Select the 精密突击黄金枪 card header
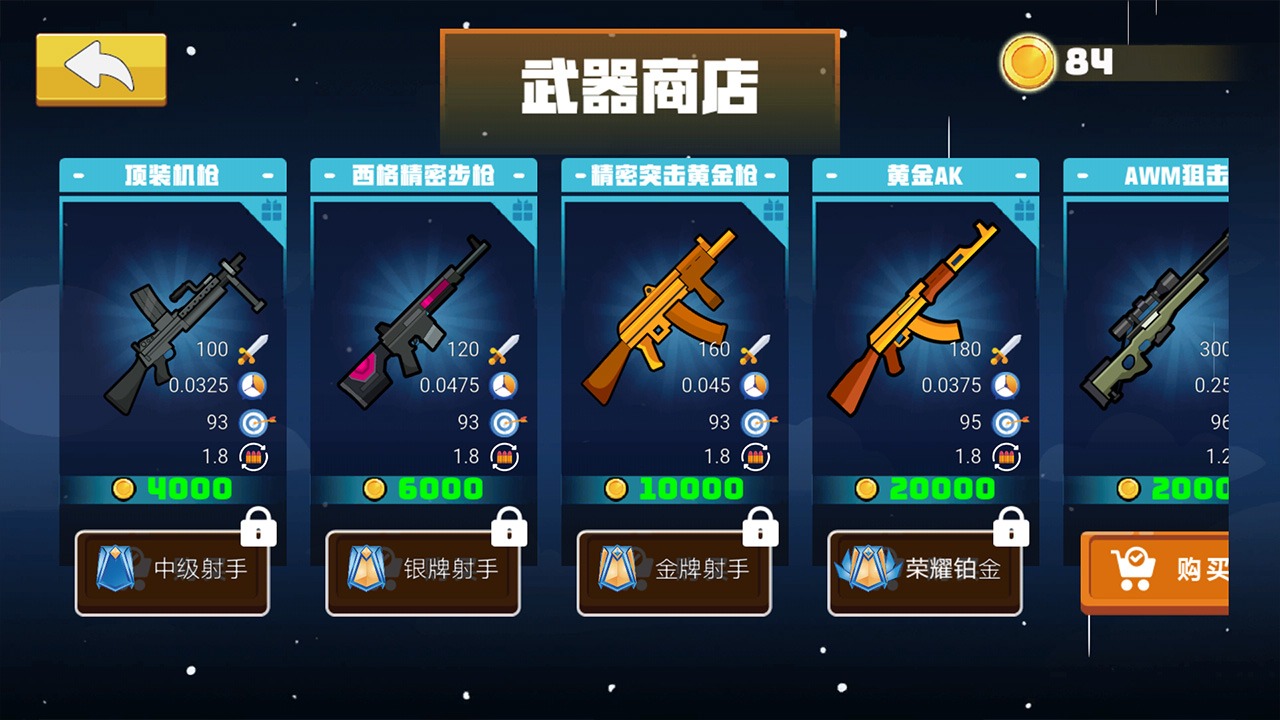 click(675, 174)
